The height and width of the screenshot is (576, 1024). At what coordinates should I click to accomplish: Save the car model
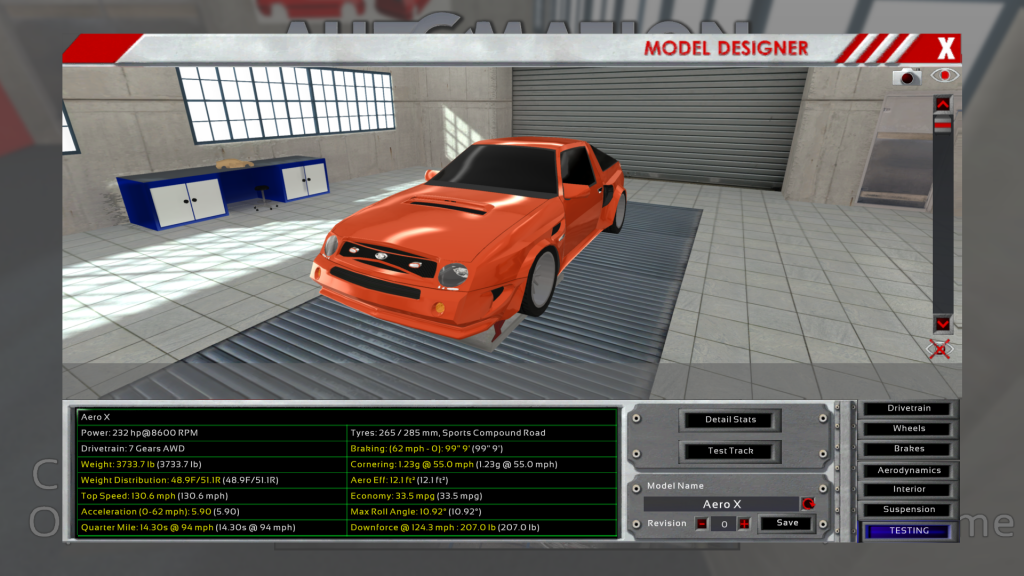(x=787, y=523)
